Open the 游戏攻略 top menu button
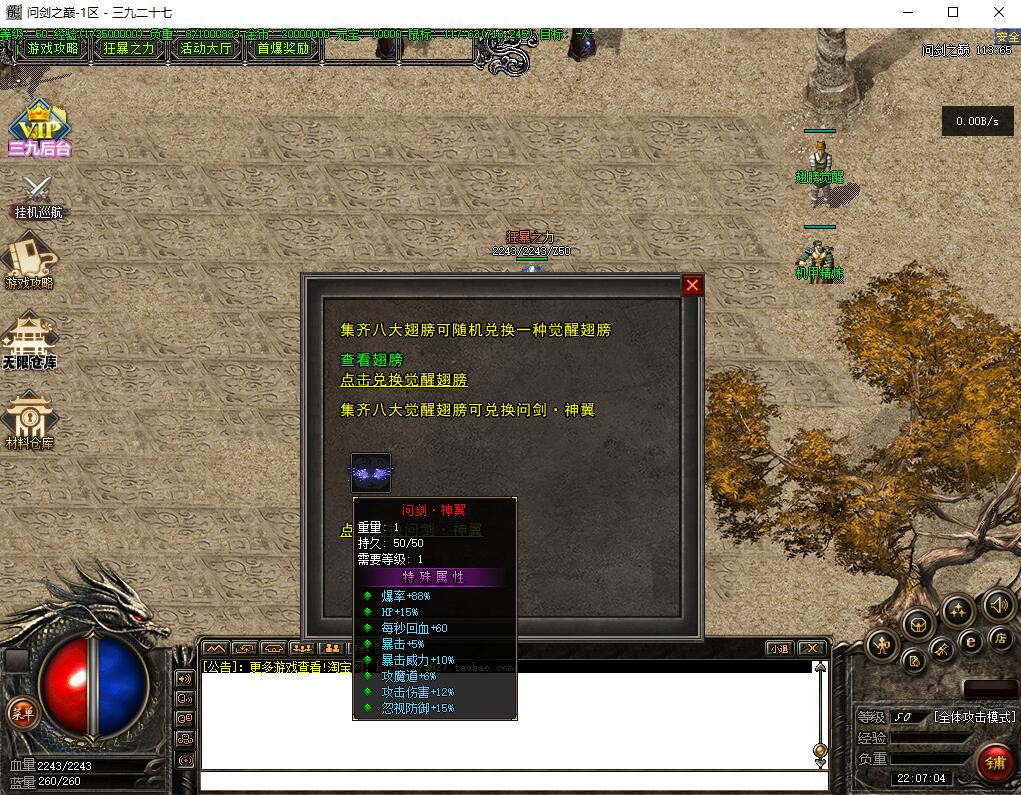The image size is (1021, 795). click(53, 48)
